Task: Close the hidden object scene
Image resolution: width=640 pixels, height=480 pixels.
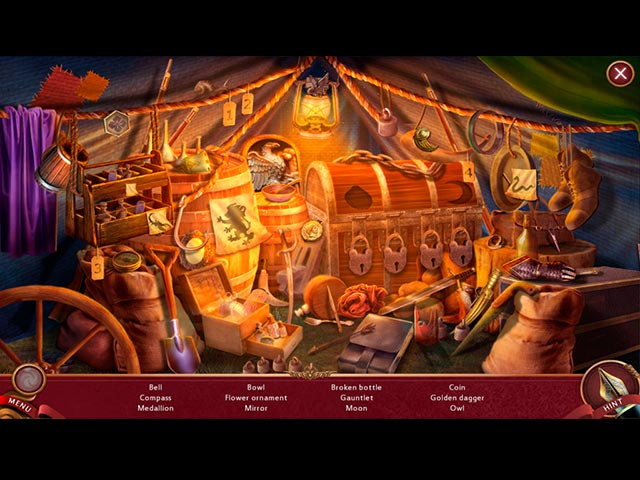Action: [619, 73]
